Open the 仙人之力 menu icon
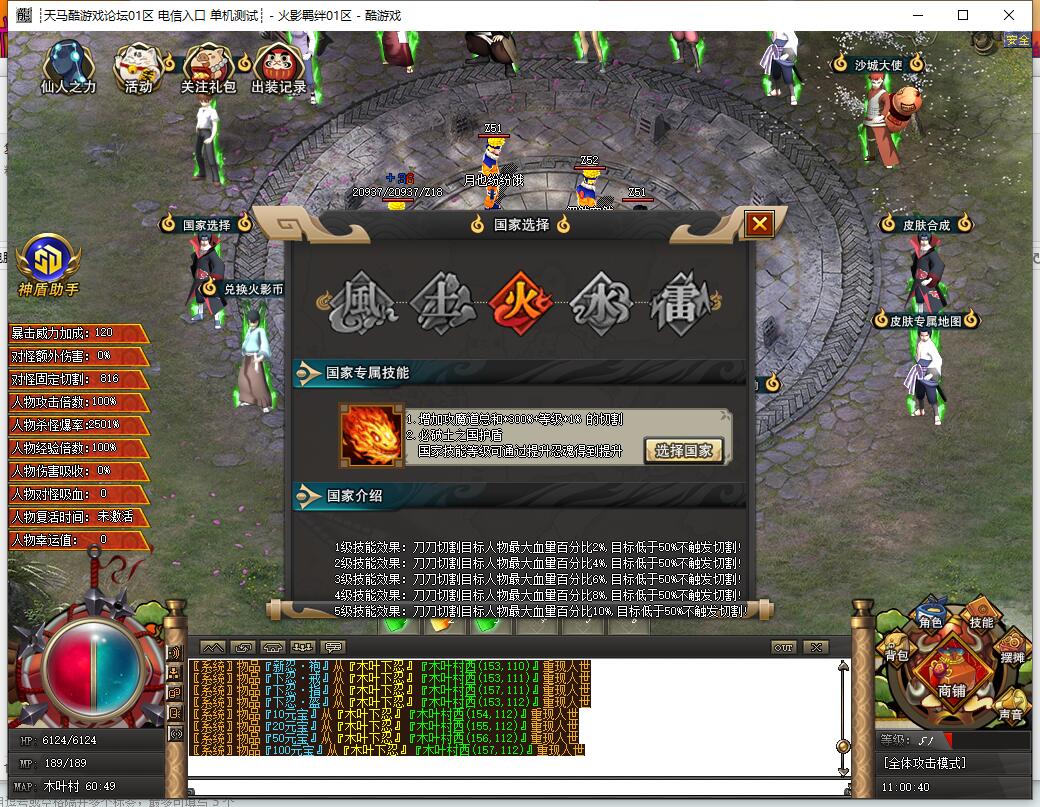This screenshot has width=1040, height=807. tap(68, 66)
